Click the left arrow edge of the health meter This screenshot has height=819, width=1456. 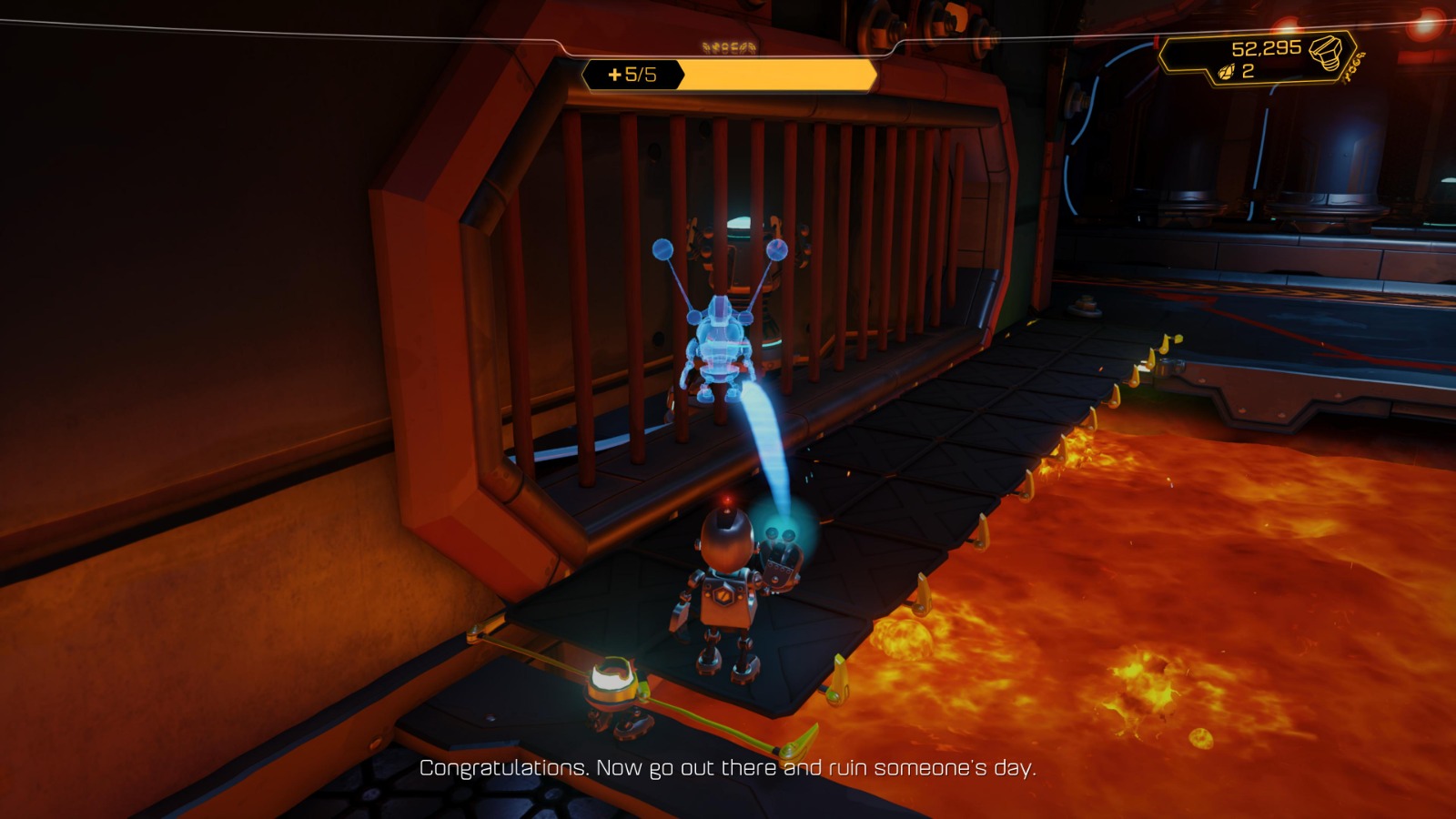583,75
